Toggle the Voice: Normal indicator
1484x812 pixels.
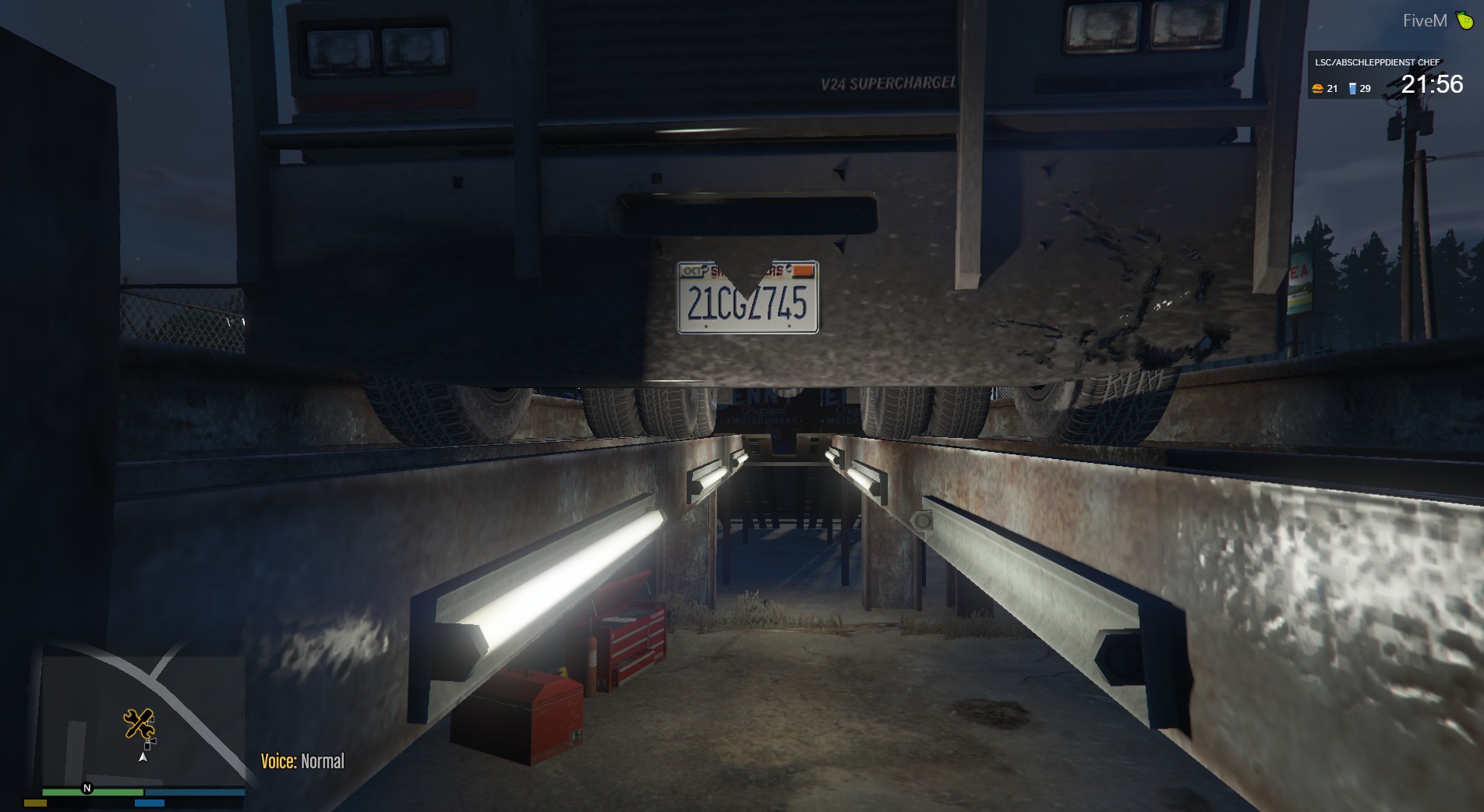[302, 759]
